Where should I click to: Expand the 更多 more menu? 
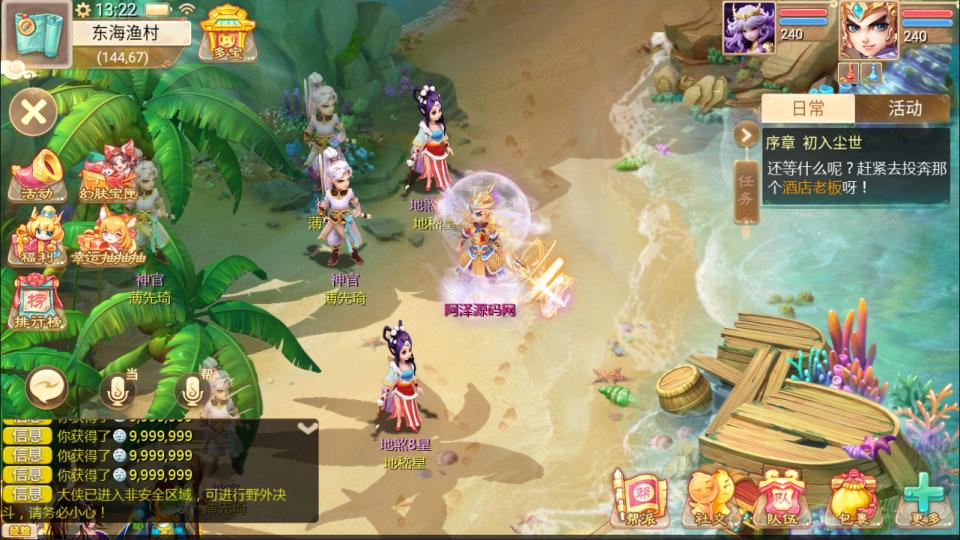tap(920, 500)
